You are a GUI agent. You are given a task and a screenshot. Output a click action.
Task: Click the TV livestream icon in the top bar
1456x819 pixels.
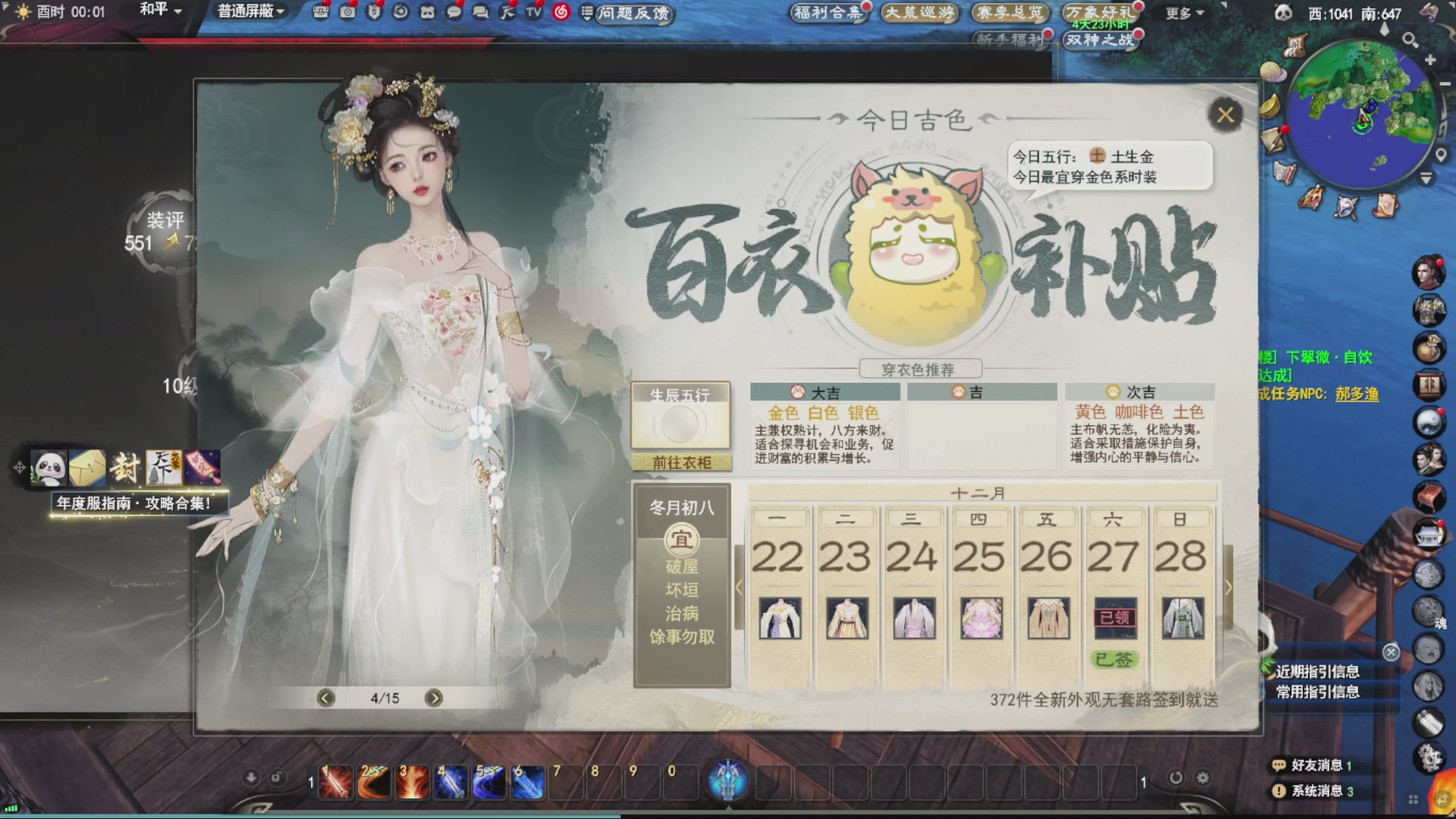(532, 12)
